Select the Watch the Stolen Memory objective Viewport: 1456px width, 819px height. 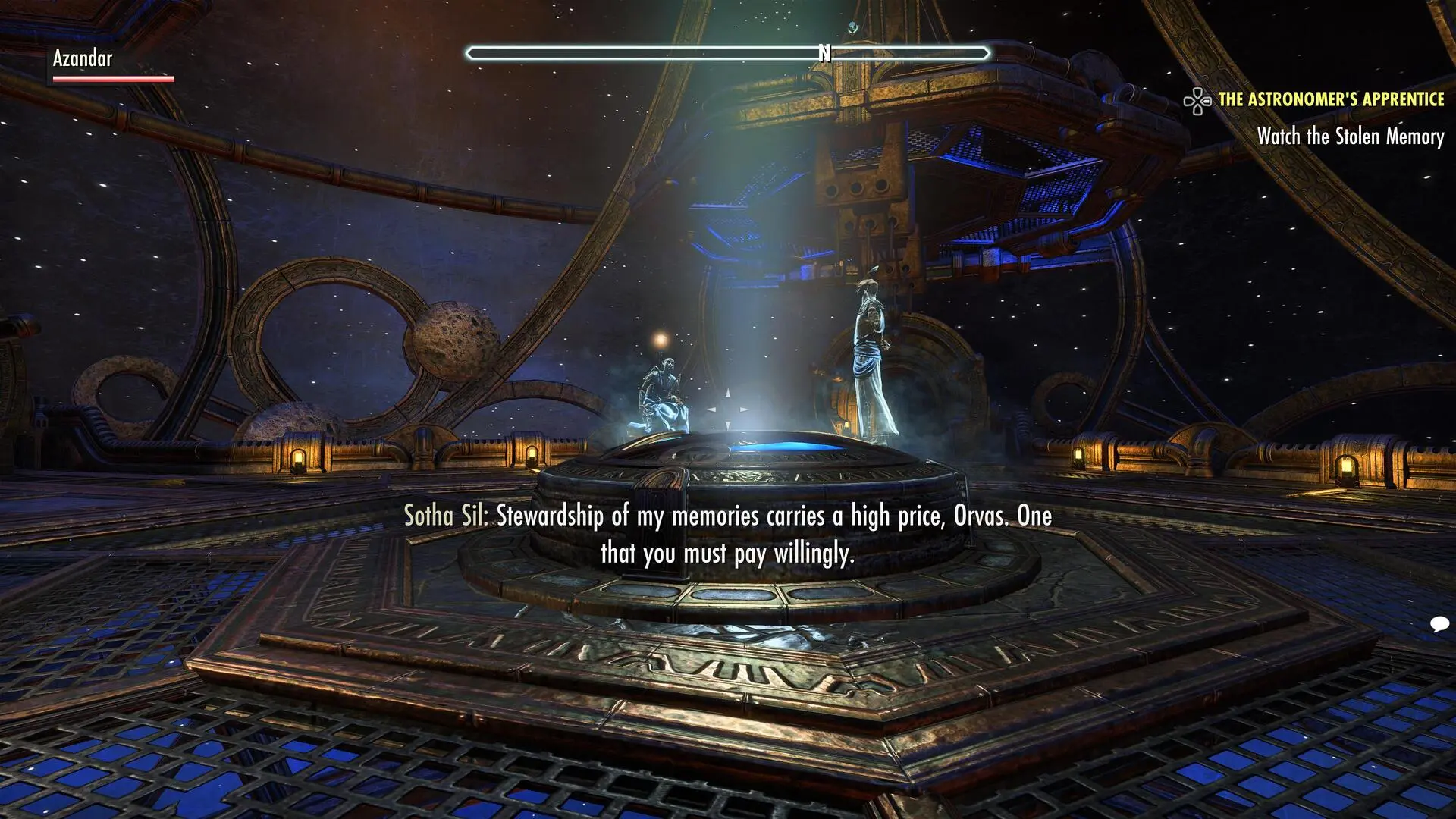pos(1350,136)
